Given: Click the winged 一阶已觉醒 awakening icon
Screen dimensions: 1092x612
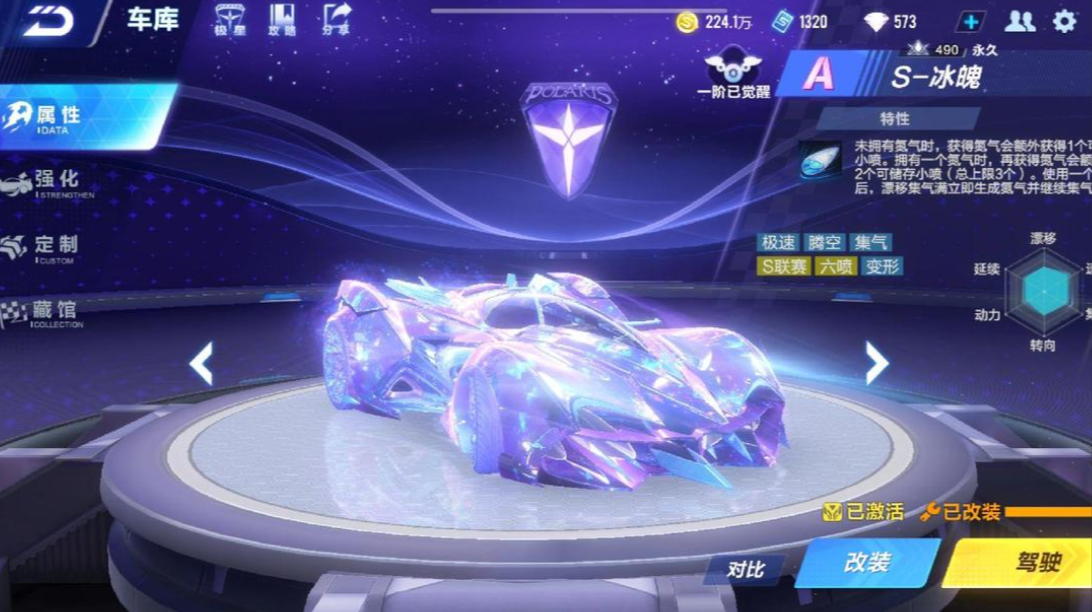Looking at the screenshot, I should pyautogui.click(x=733, y=72).
